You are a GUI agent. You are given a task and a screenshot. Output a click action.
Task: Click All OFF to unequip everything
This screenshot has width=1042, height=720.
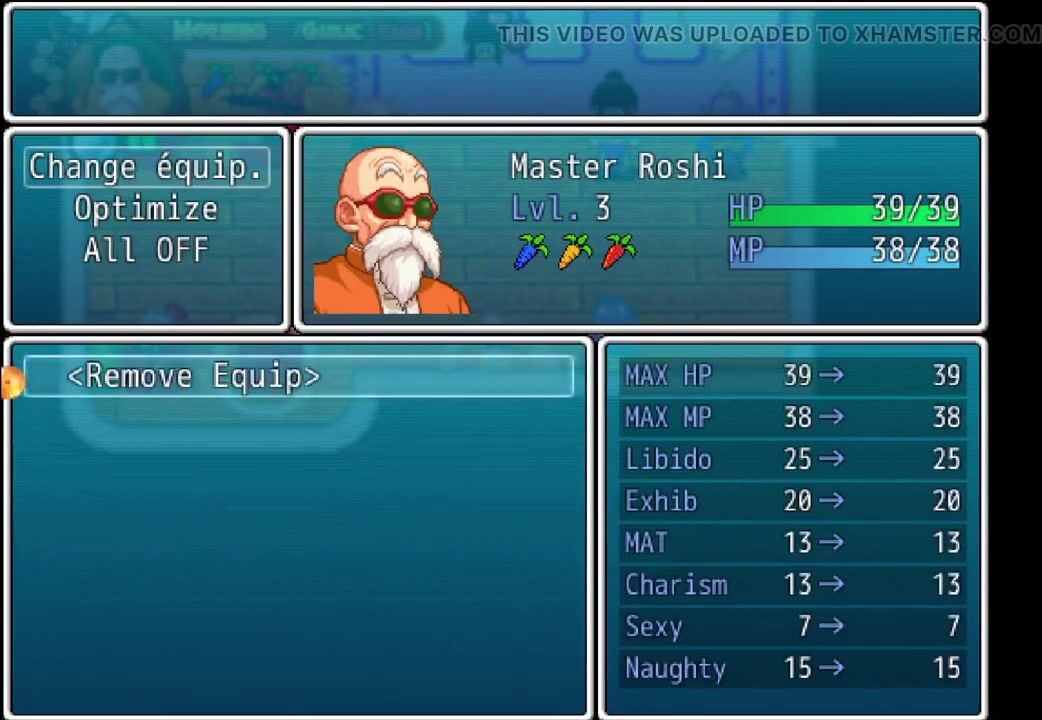(146, 250)
